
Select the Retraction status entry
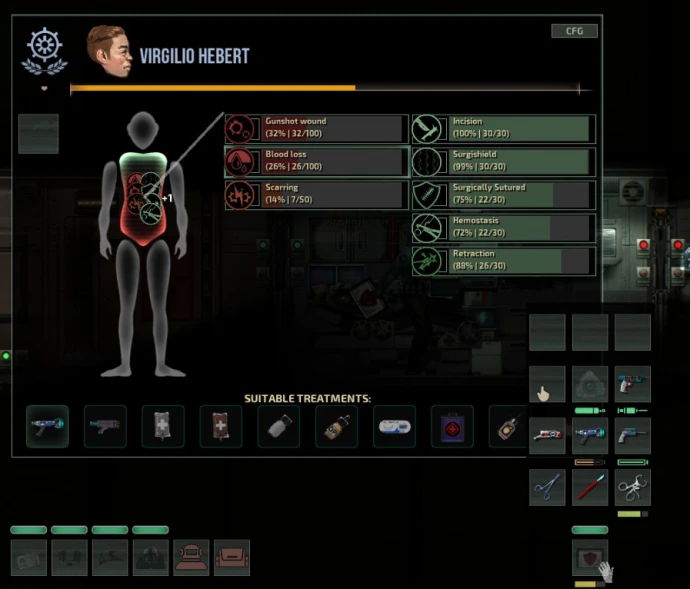tap(503, 261)
